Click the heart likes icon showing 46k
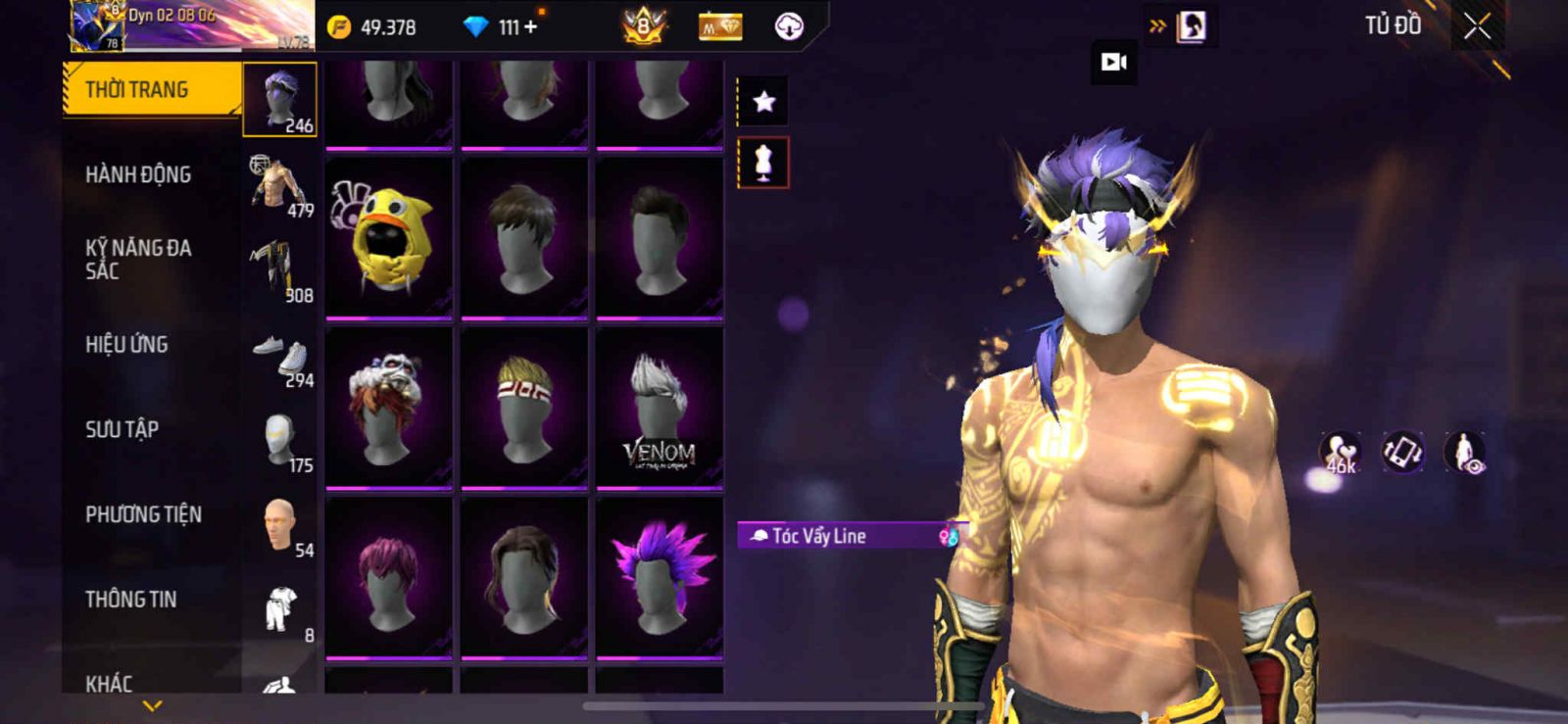1568x724 pixels. (1341, 453)
